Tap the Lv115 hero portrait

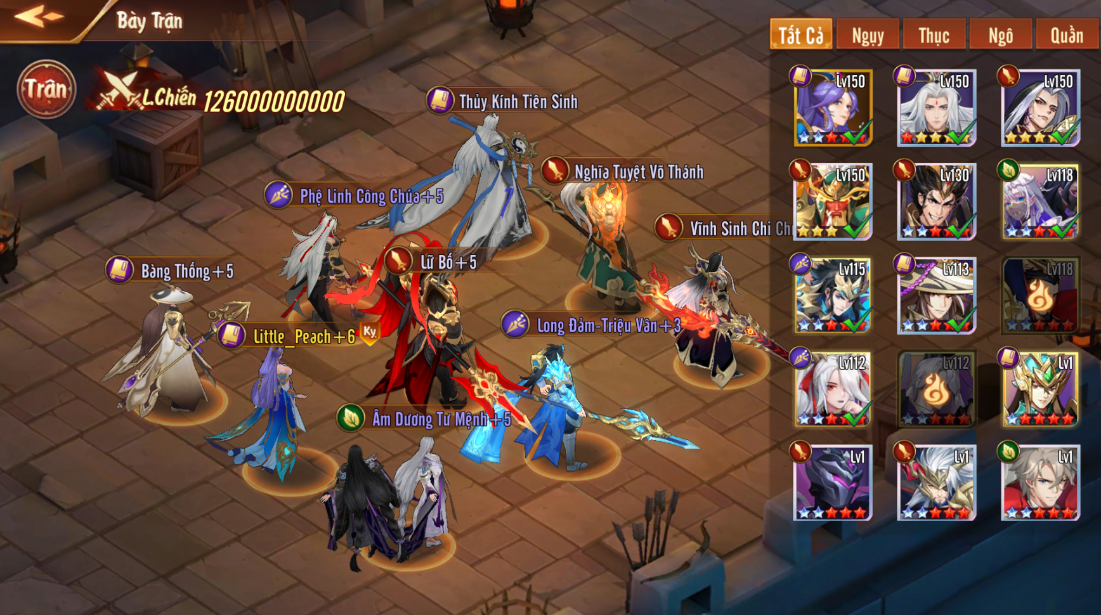[833, 296]
